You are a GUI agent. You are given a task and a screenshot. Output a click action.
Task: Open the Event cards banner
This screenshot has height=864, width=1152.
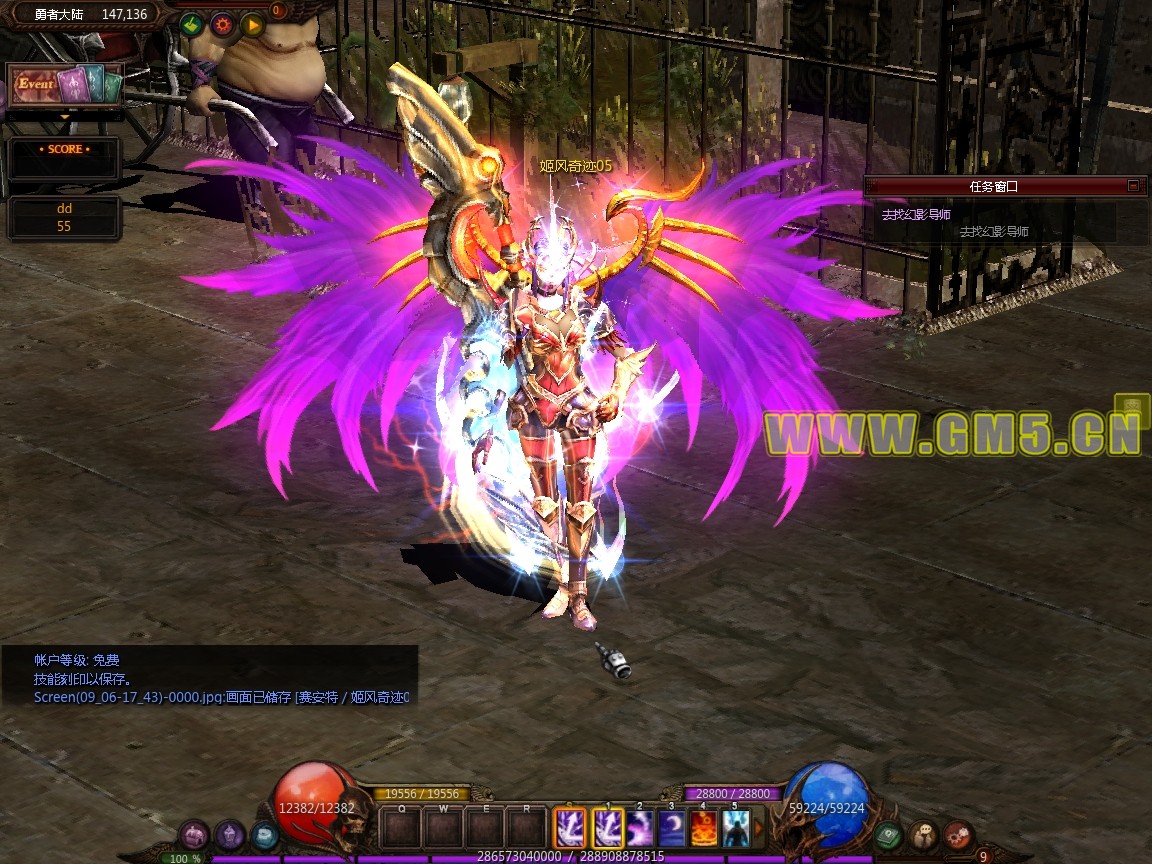click(x=65, y=85)
